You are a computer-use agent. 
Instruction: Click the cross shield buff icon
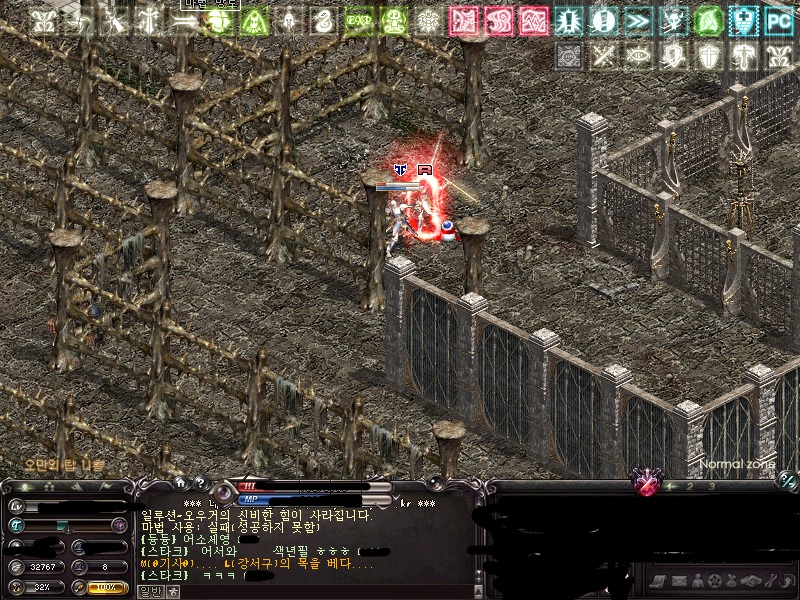tap(707, 55)
